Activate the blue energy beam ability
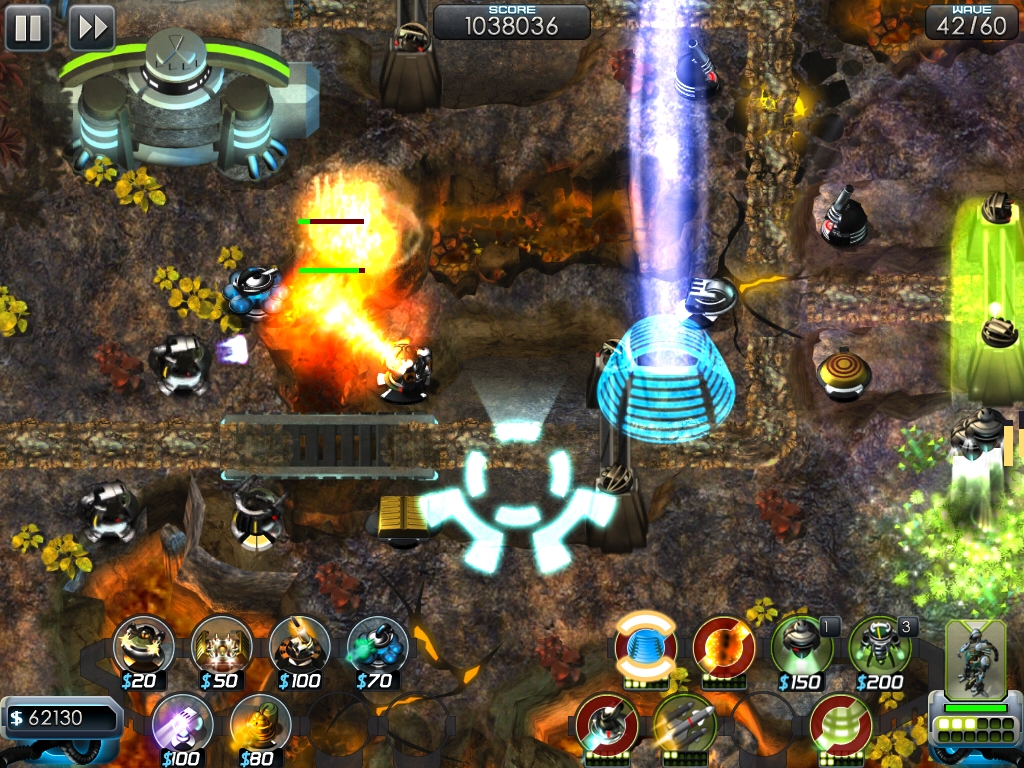 [645, 645]
